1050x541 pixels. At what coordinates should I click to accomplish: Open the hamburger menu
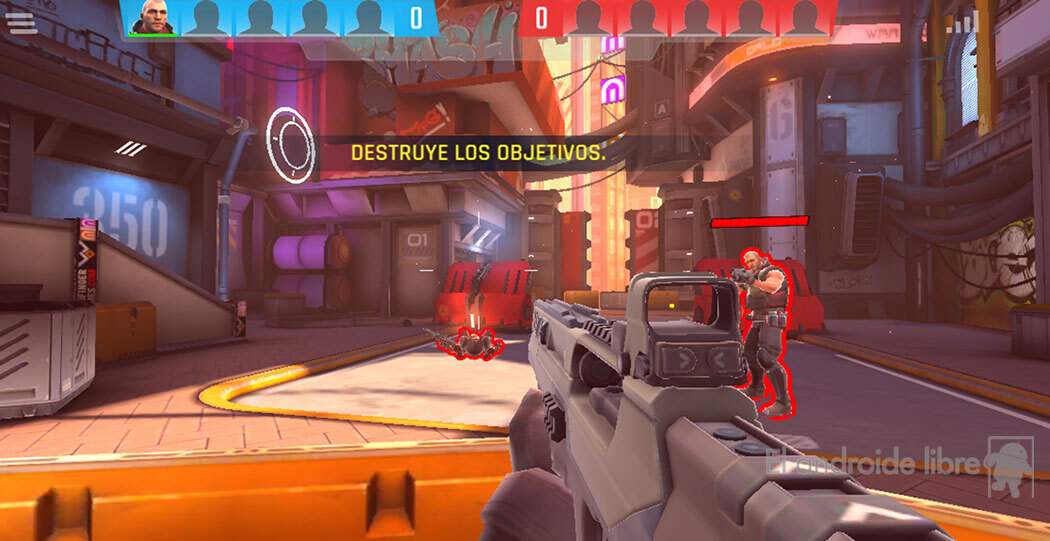tap(22, 22)
